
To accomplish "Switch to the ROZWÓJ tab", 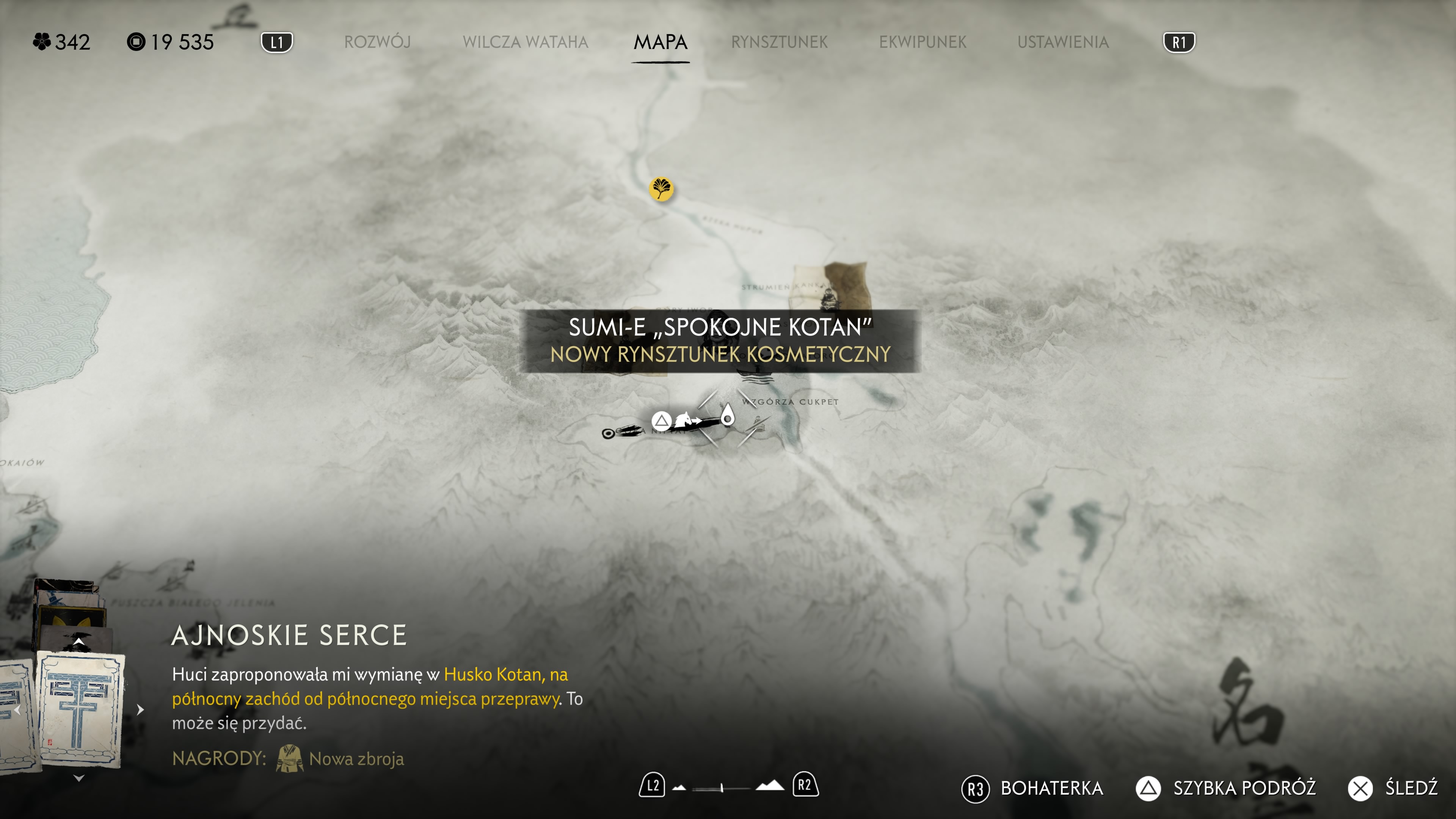I will [x=377, y=42].
